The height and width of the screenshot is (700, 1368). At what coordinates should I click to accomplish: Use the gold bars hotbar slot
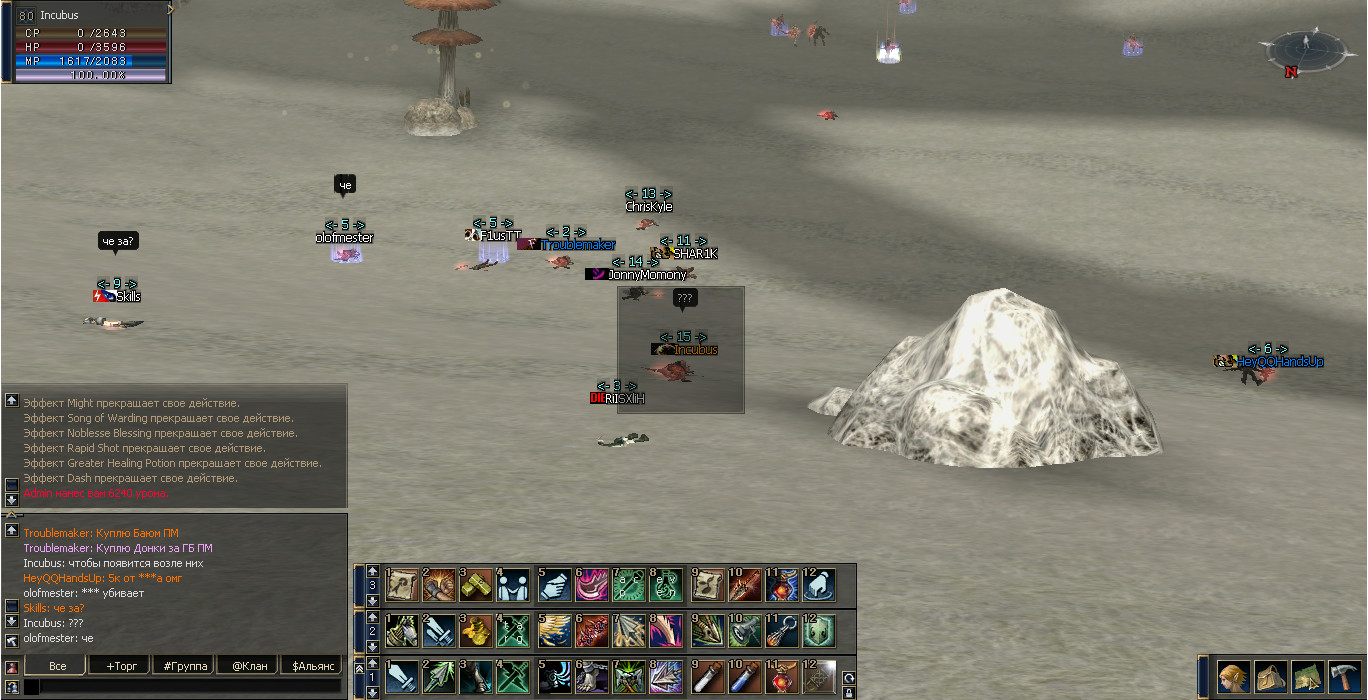click(477, 585)
